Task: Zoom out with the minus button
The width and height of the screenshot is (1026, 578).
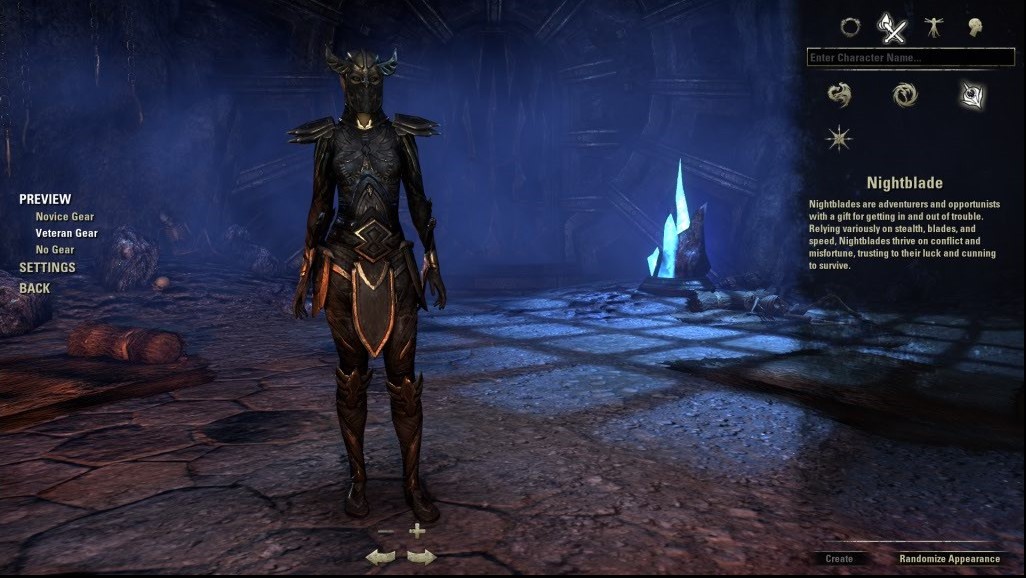Action: point(385,531)
